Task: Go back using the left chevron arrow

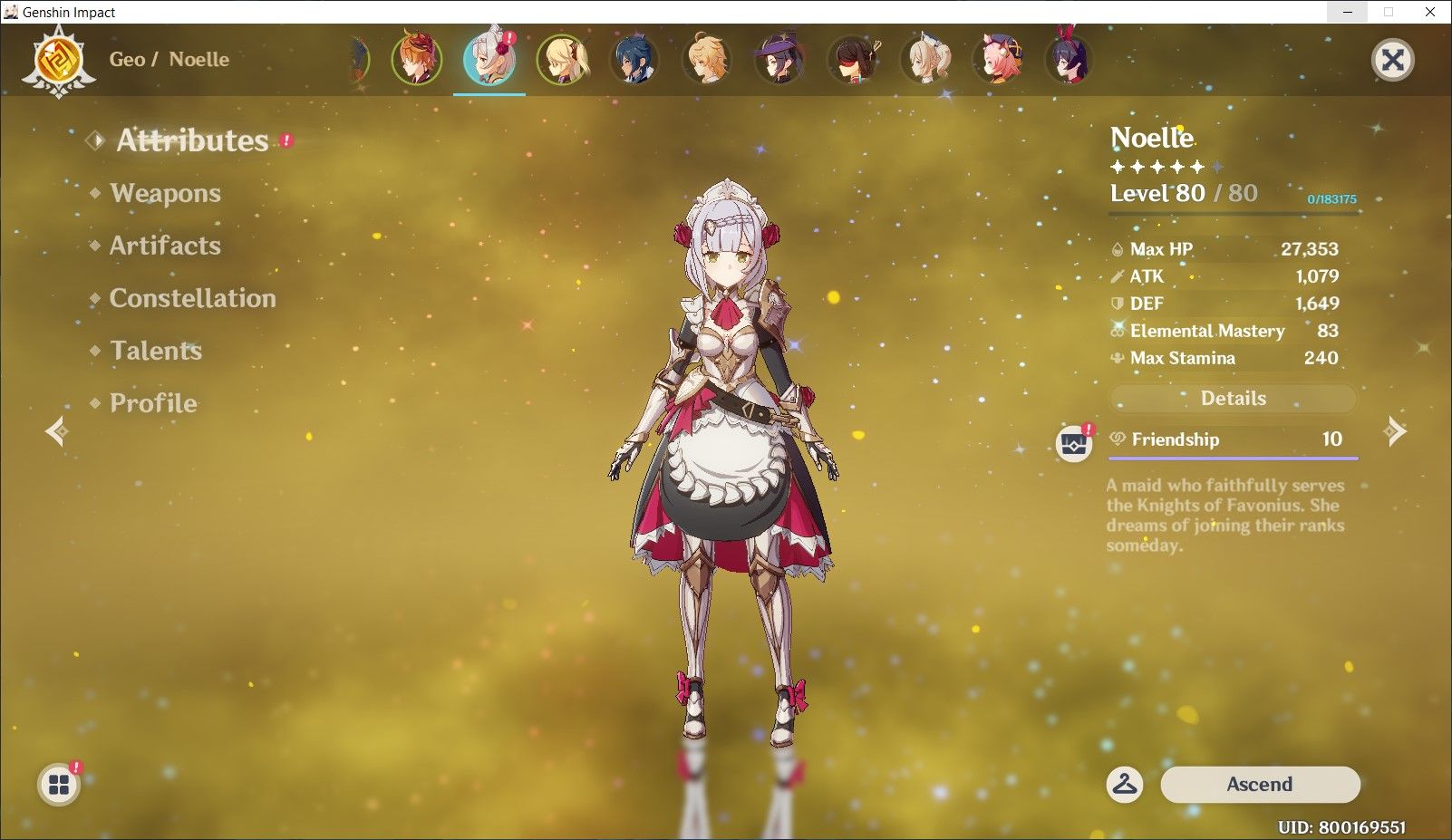Action: click(x=56, y=431)
